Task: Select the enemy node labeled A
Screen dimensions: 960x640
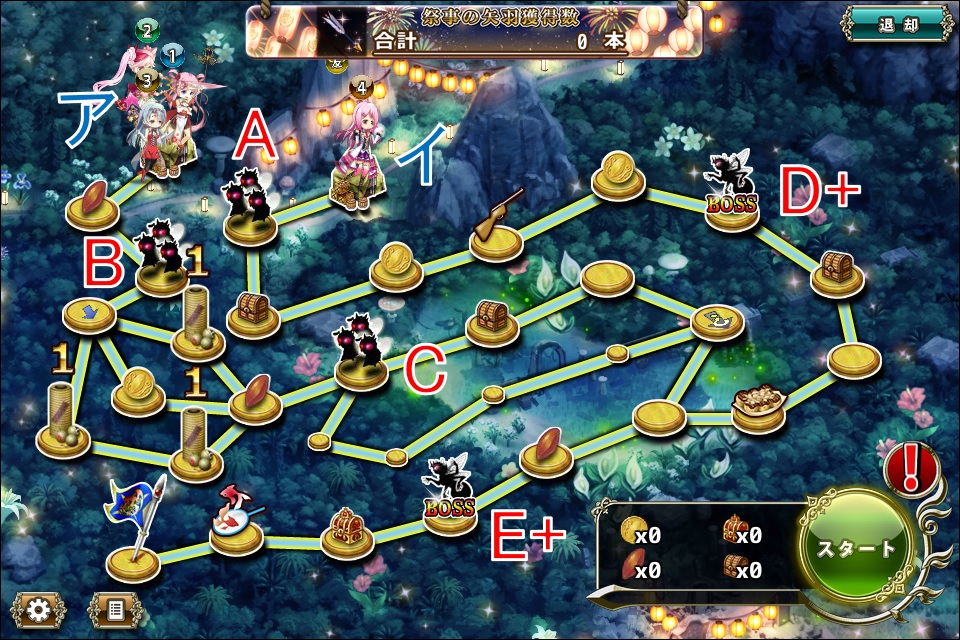Action: (249, 210)
